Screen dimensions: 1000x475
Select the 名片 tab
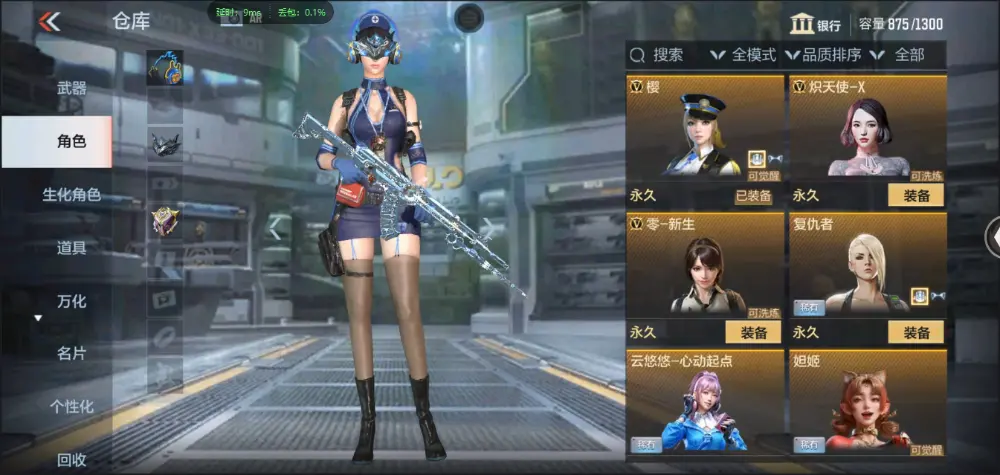pyautogui.click(x=71, y=353)
